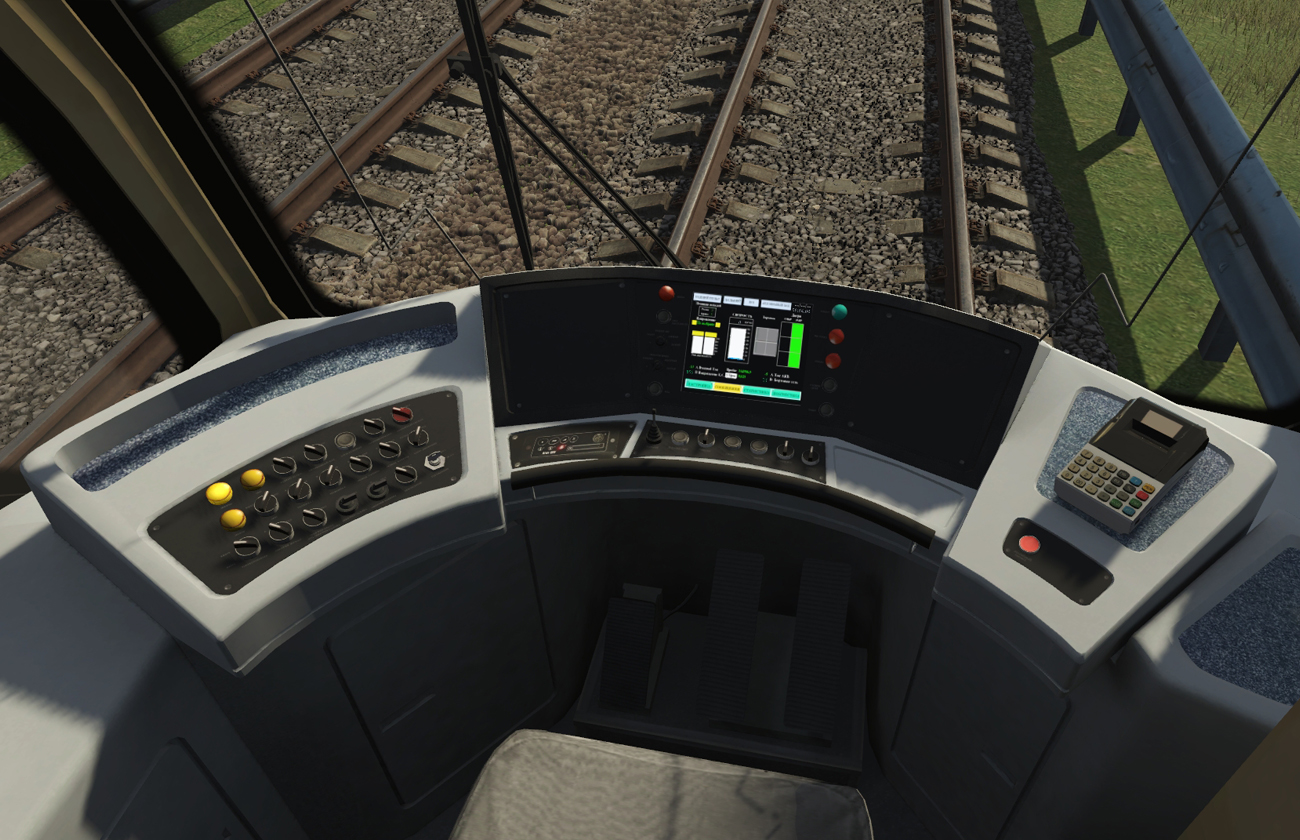Click the hexagonal key switch on left panel
This screenshot has height=840, width=1300.
pos(434,461)
